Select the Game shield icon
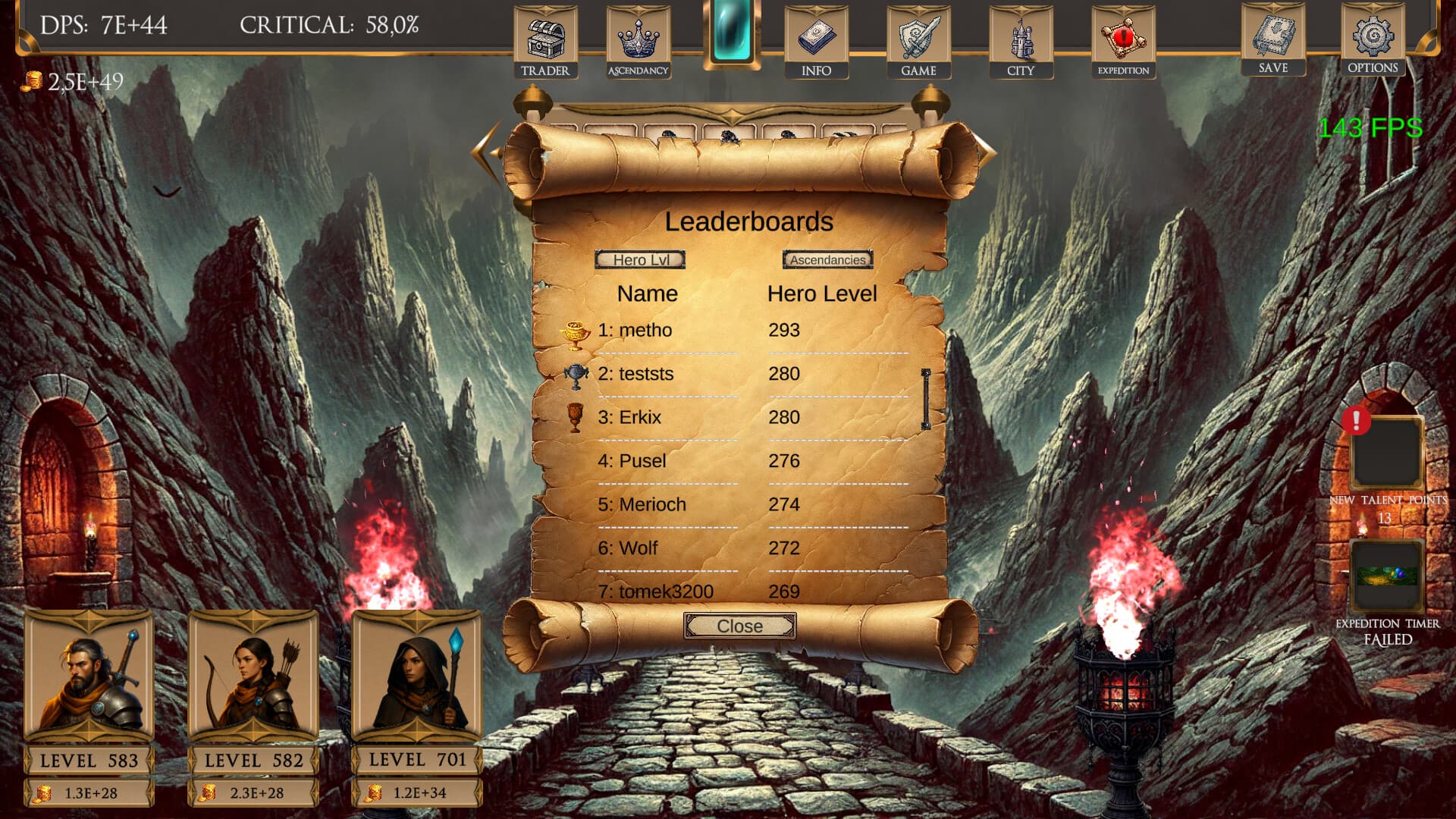The width and height of the screenshot is (1456, 819). pyautogui.click(x=920, y=36)
